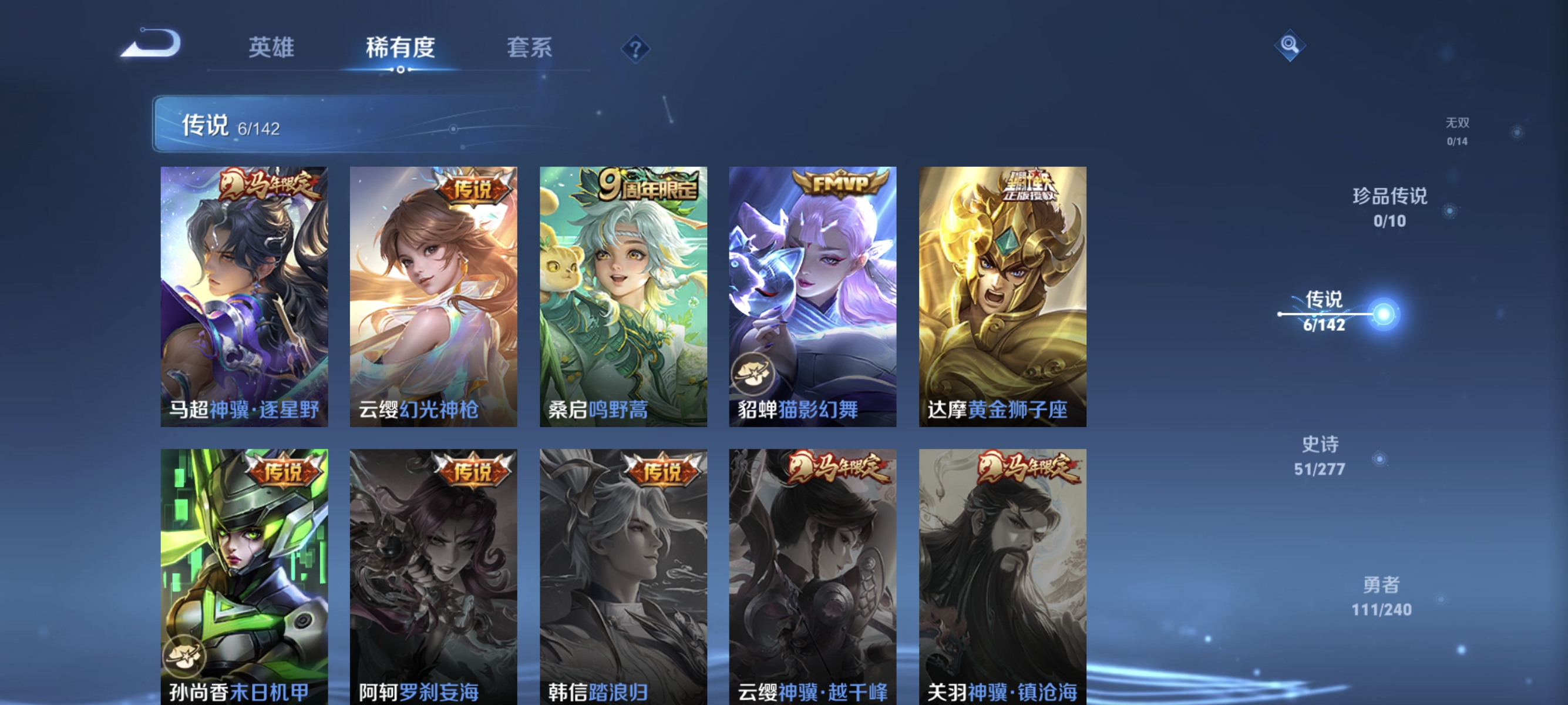
Task: Click the magnifier search icon top right
Action: [x=1291, y=45]
